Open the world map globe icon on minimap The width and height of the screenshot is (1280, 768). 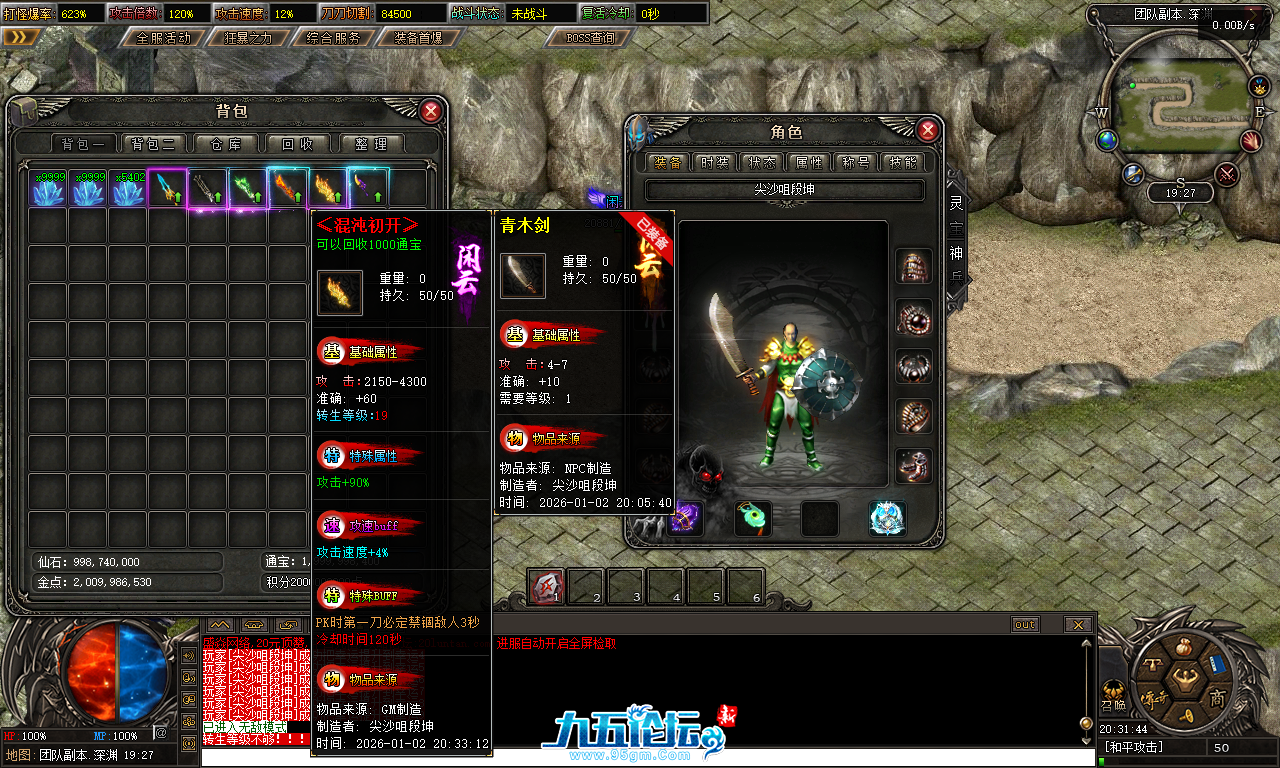(x=1106, y=142)
